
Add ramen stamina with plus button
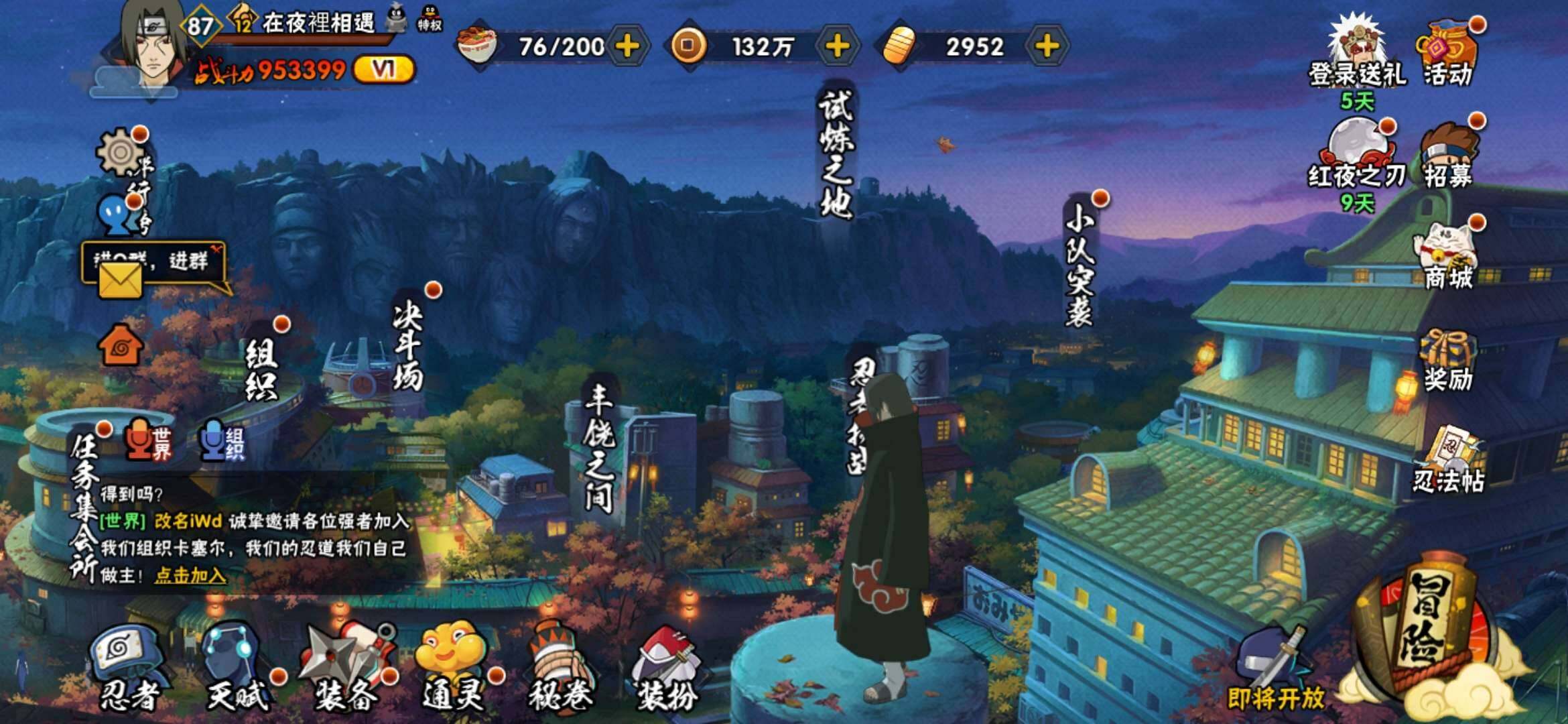[627, 46]
